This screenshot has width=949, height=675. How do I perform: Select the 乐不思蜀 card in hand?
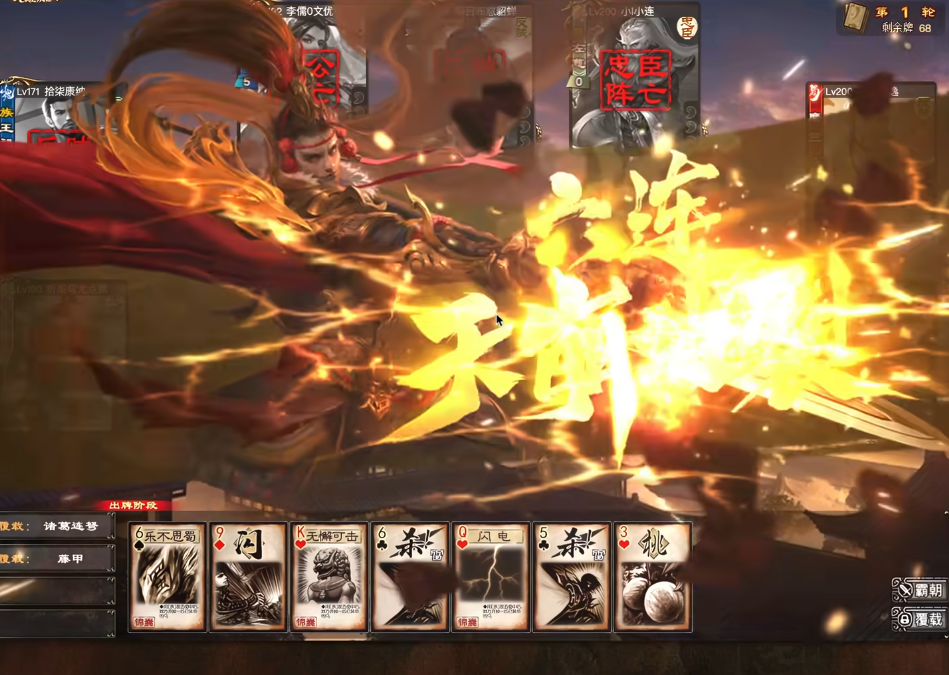pyautogui.click(x=167, y=577)
